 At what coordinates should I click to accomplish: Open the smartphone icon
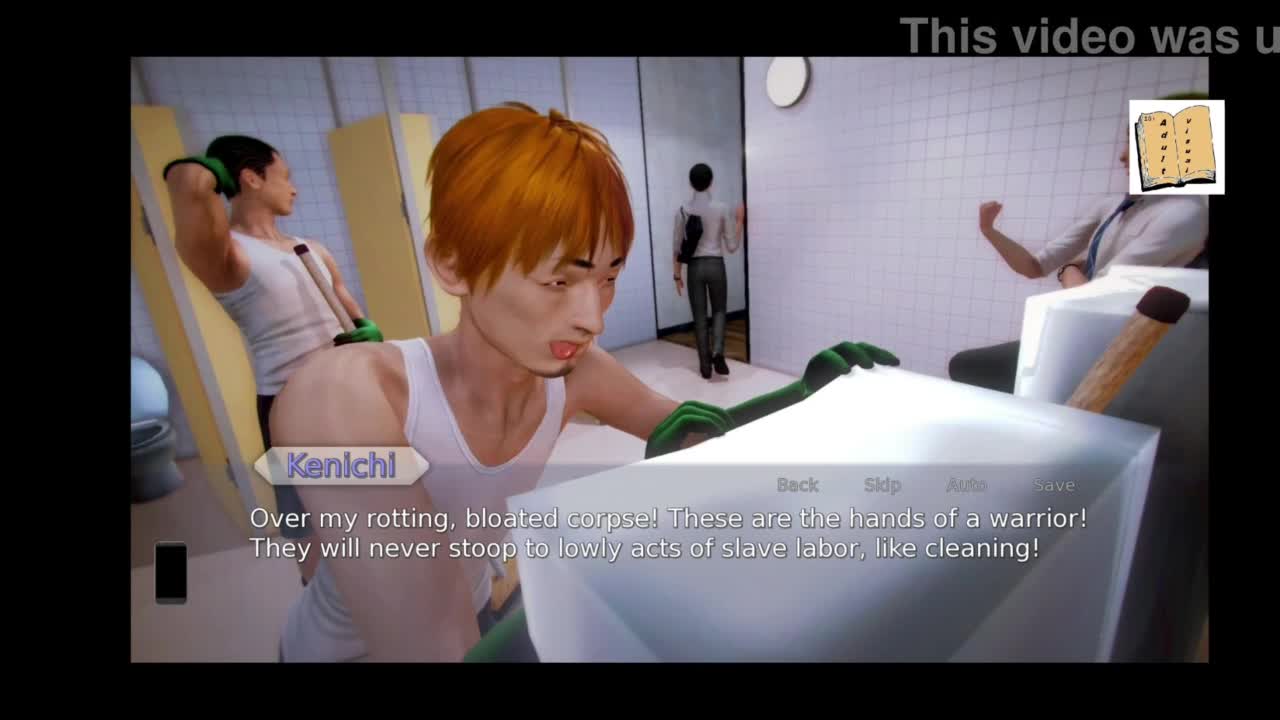171,572
